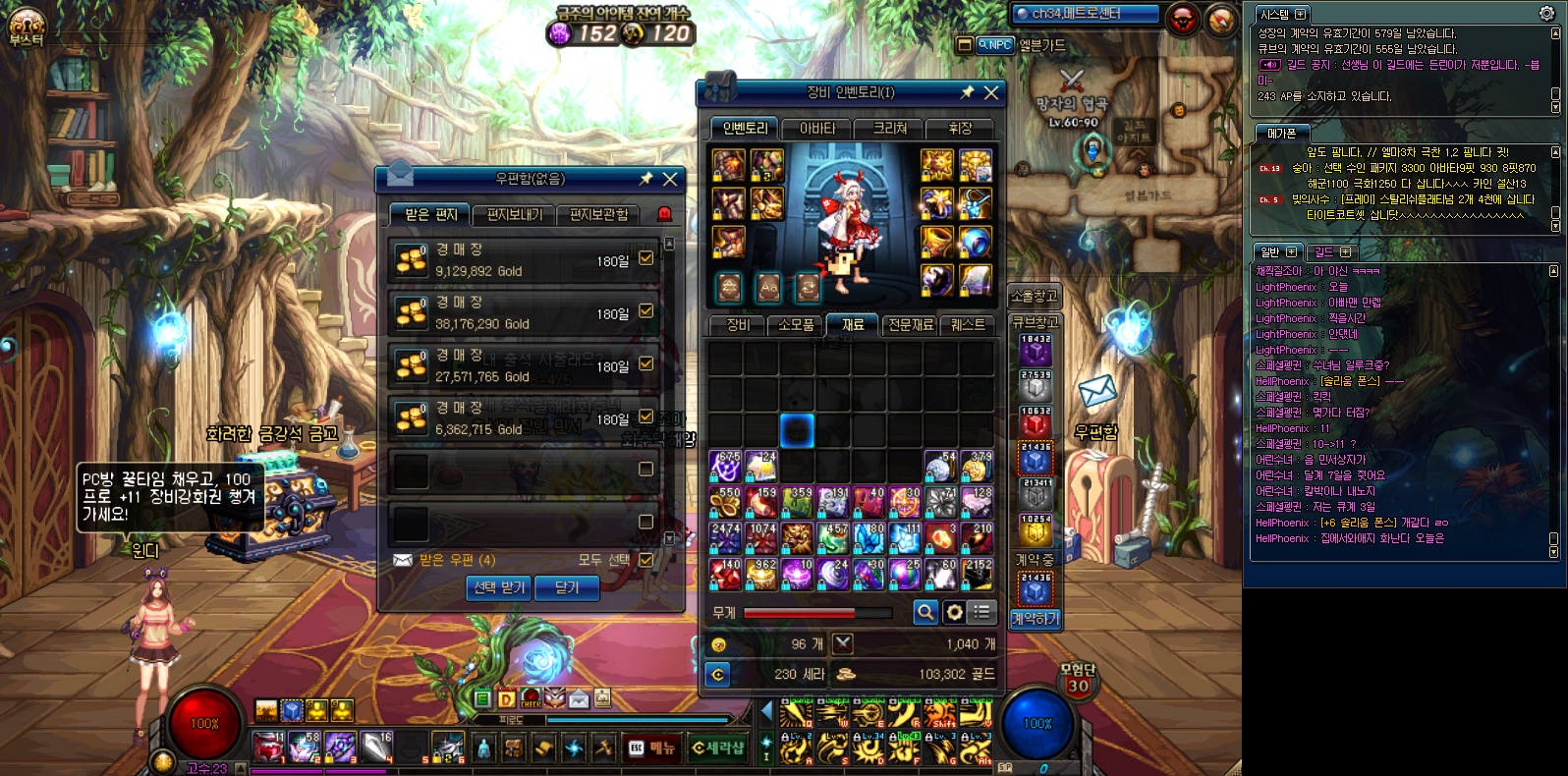Click the 닫기 button in mailbox

click(567, 587)
